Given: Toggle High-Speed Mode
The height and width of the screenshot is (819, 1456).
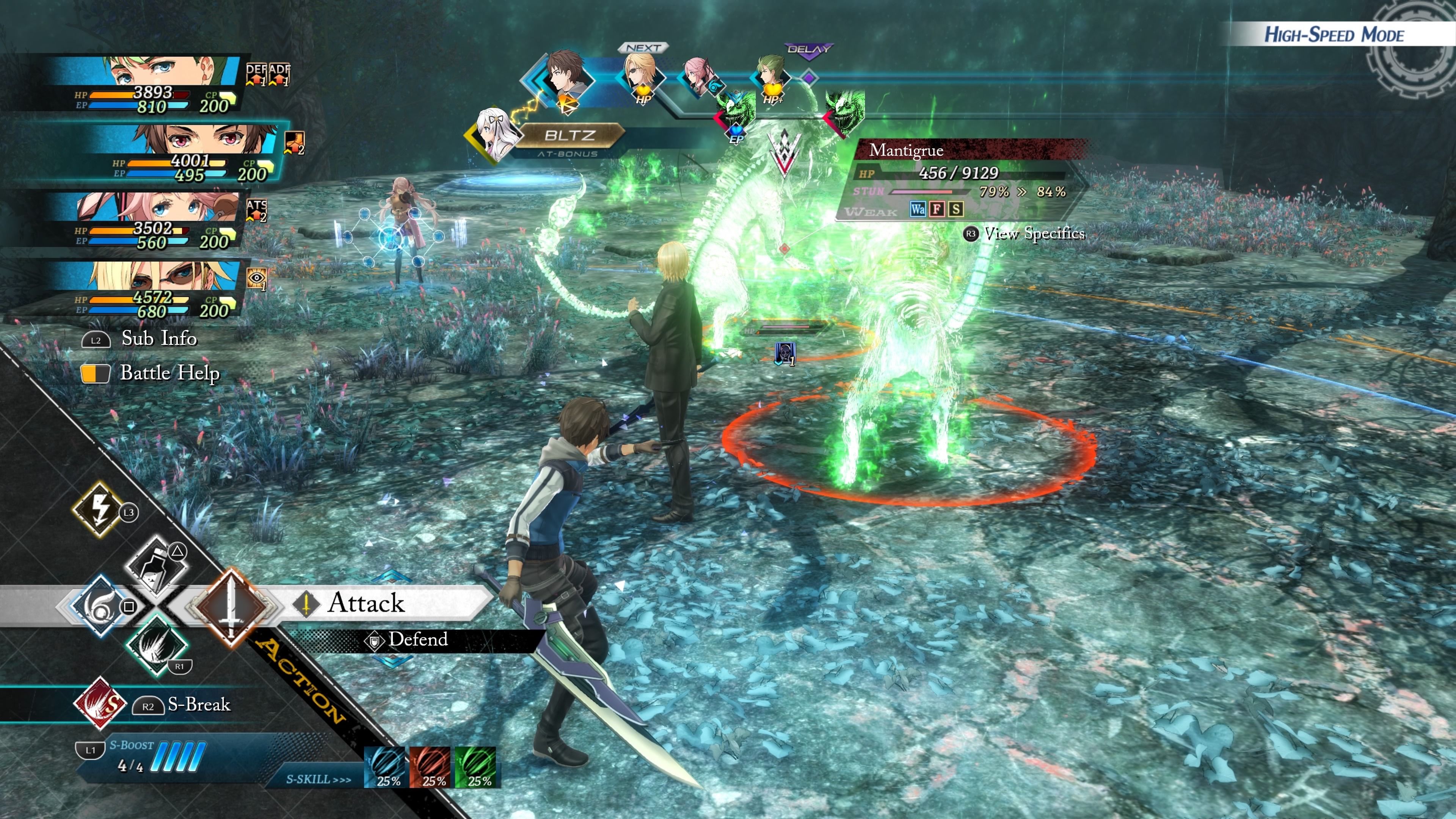Looking at the screenshot, I should (x=1334, y=35).
